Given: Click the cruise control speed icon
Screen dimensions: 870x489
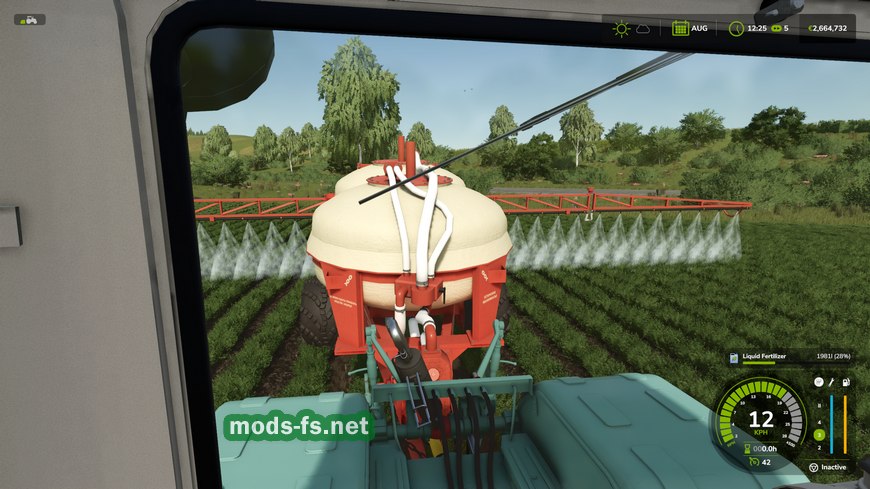Looking at the screenshot, I should [x=751, y=462].
